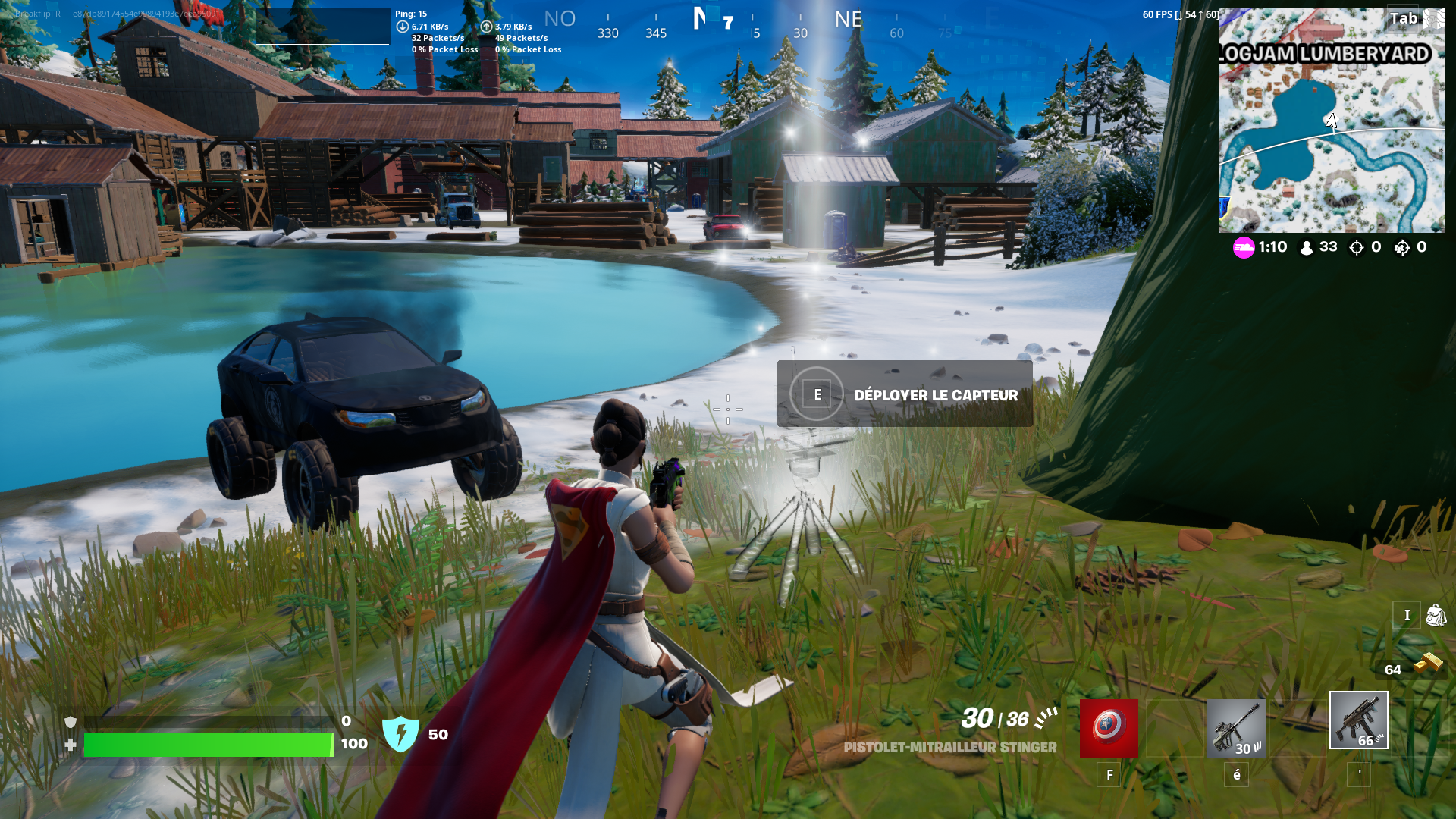Click the players remaining icon

coord(1306,246)
